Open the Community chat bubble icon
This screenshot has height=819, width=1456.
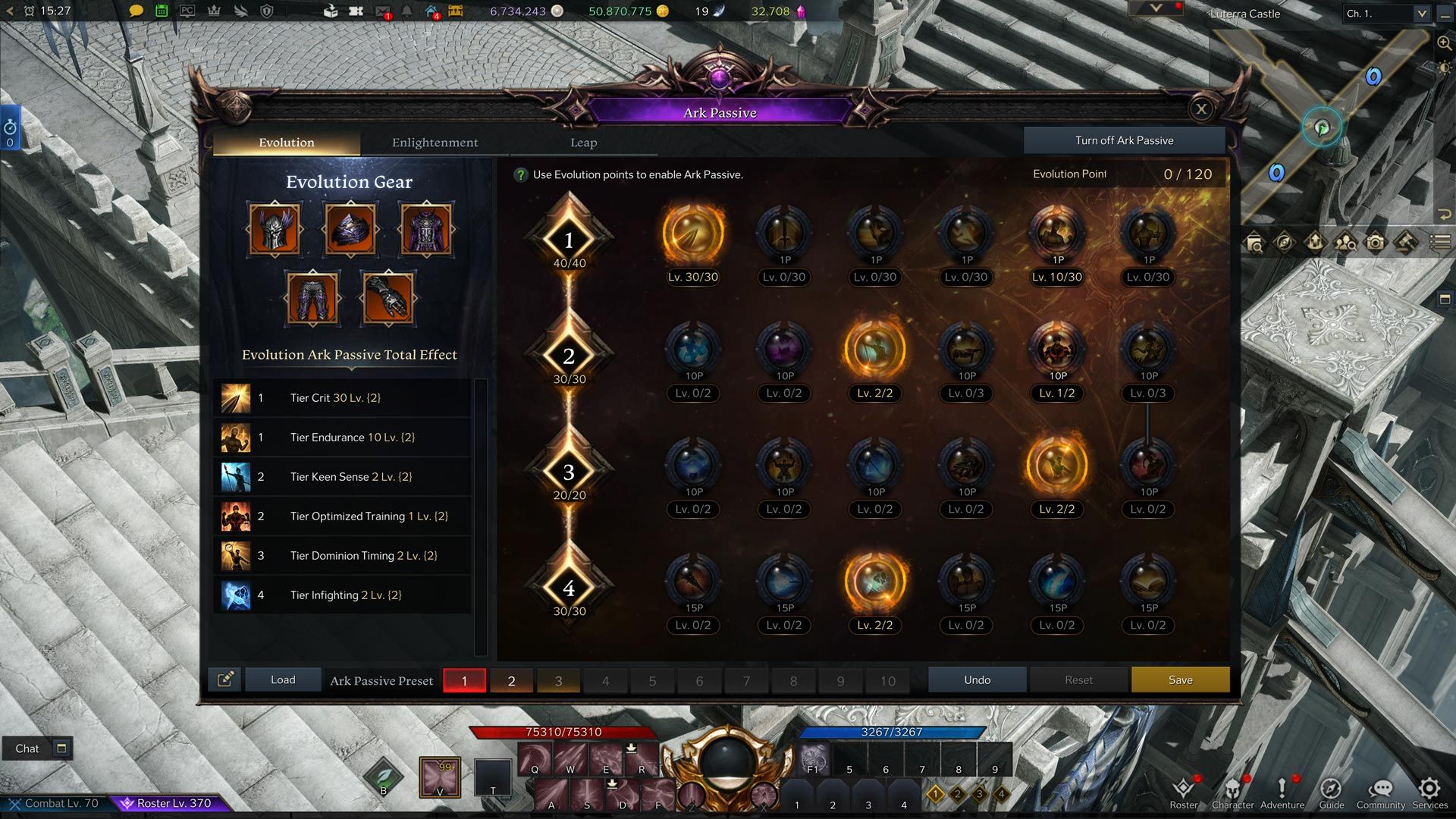tap(1382, 789)
